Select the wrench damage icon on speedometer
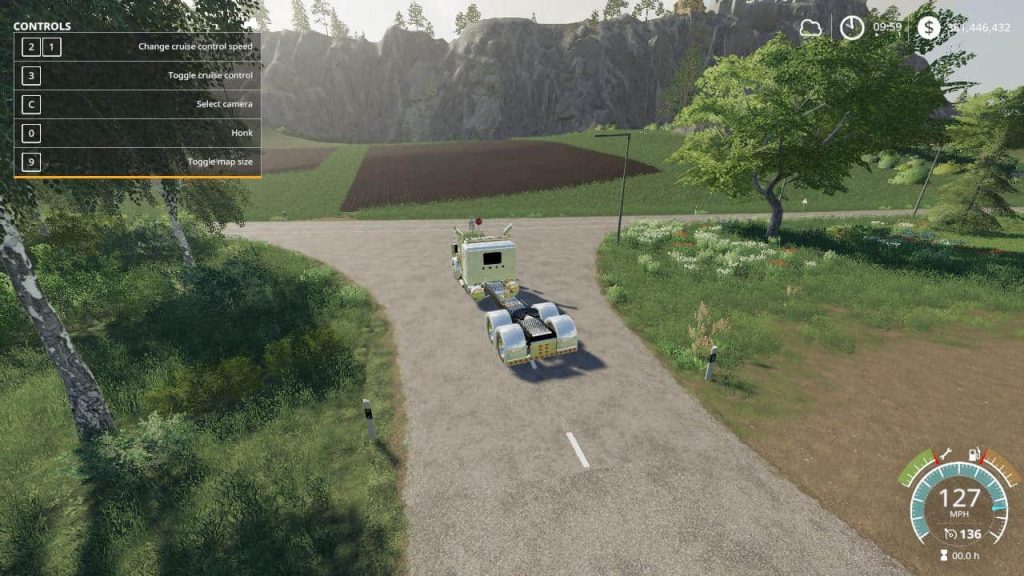The image size is (1024, 576). 946,455
